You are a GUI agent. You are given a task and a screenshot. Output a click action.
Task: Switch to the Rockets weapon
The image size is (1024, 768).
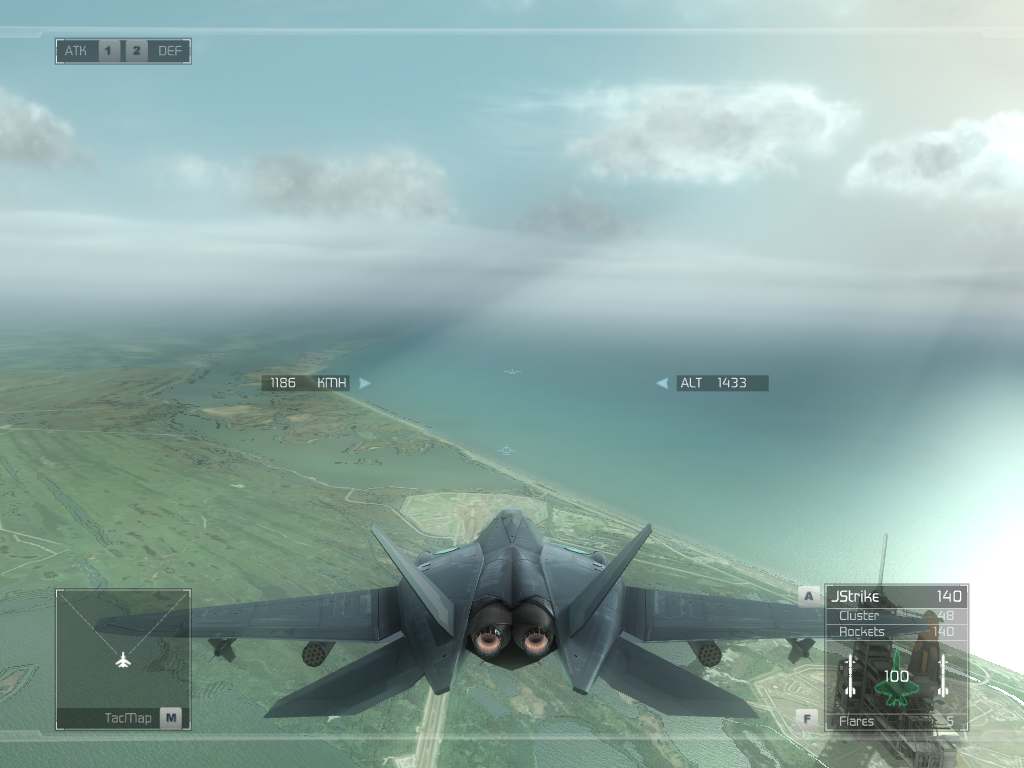[896, 631]
